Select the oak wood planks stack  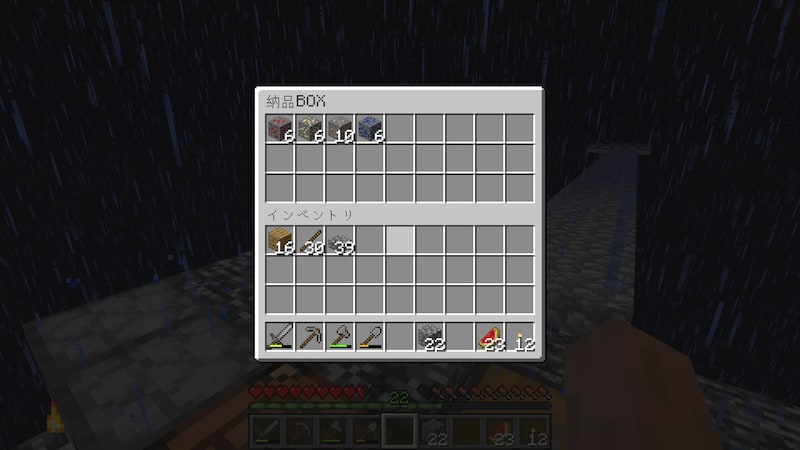(279, 240)
